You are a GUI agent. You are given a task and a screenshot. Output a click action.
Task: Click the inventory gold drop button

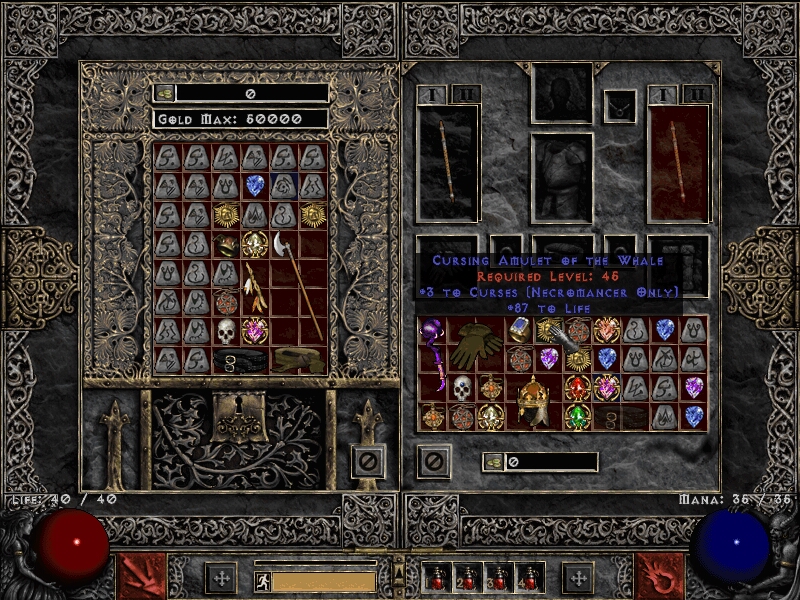pos(494,461)
